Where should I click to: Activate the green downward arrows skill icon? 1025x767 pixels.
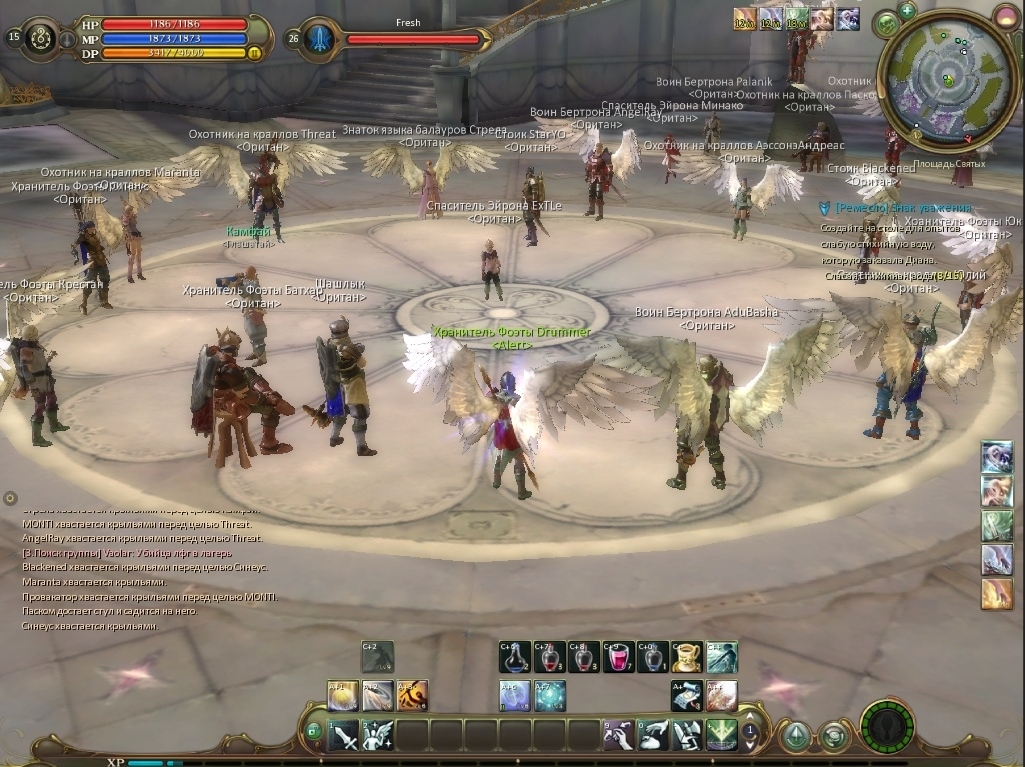click(720, 735)
